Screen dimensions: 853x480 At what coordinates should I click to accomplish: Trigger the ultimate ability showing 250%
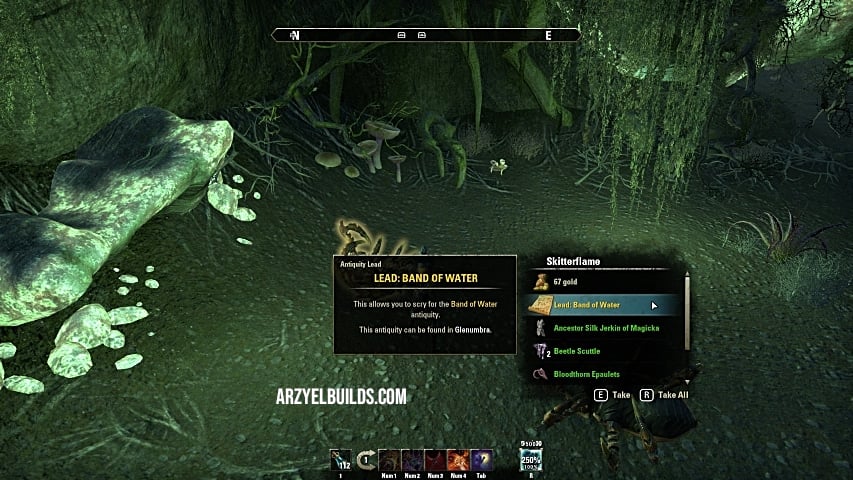[530, 461]
